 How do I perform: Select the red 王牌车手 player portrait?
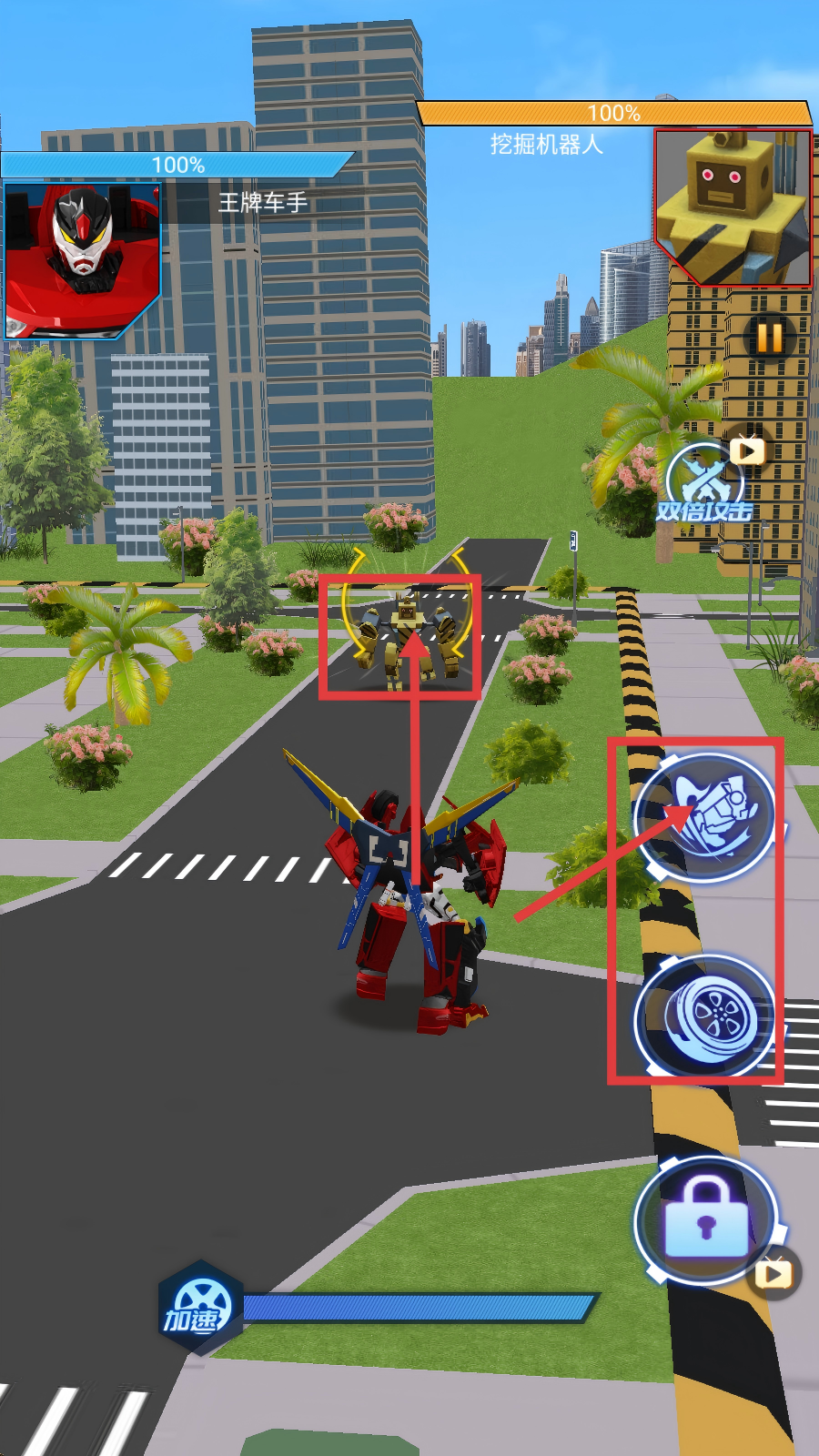pos(82,260)
